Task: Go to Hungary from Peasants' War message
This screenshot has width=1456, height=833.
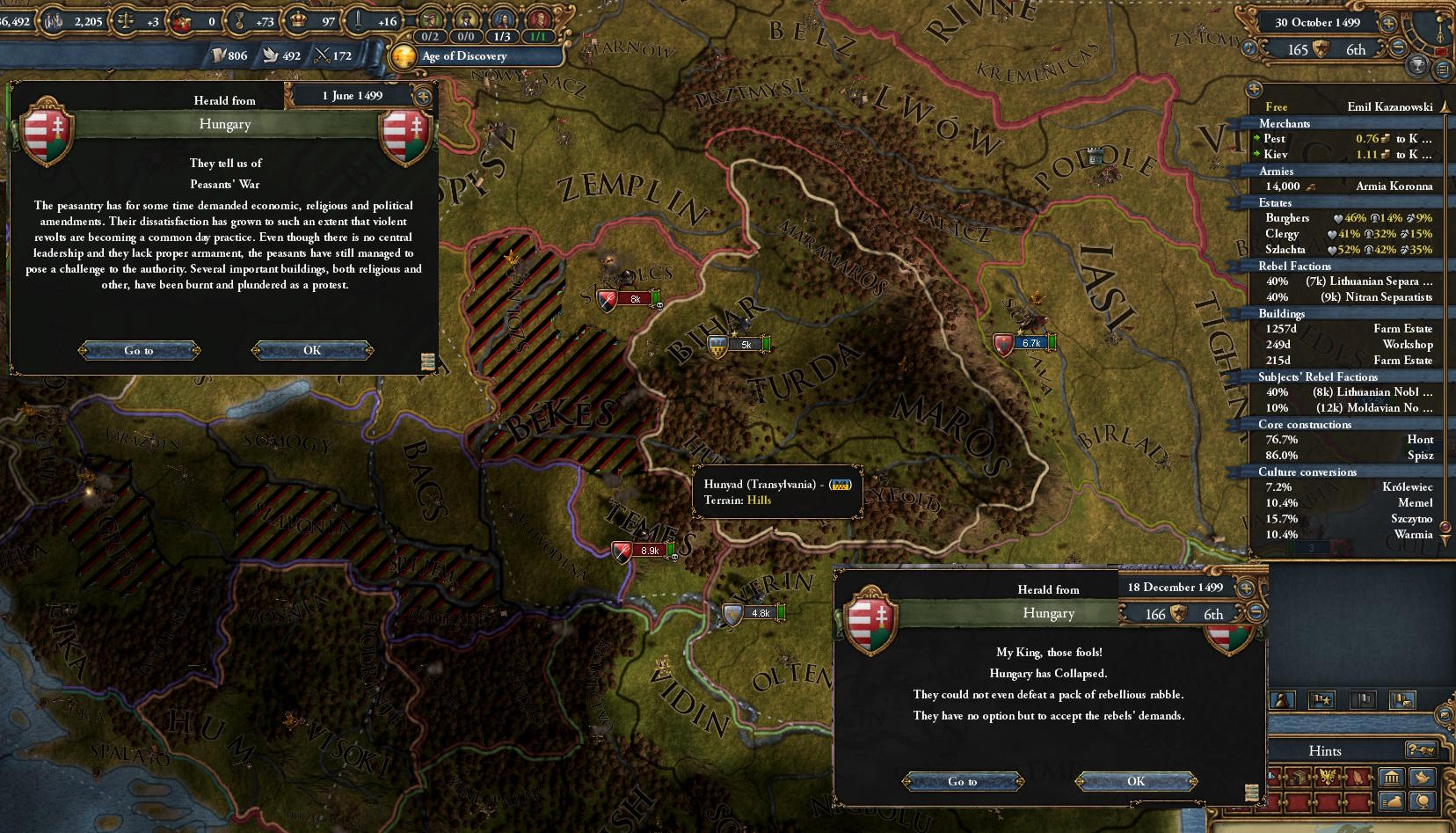Action: (x=139, y=350)
